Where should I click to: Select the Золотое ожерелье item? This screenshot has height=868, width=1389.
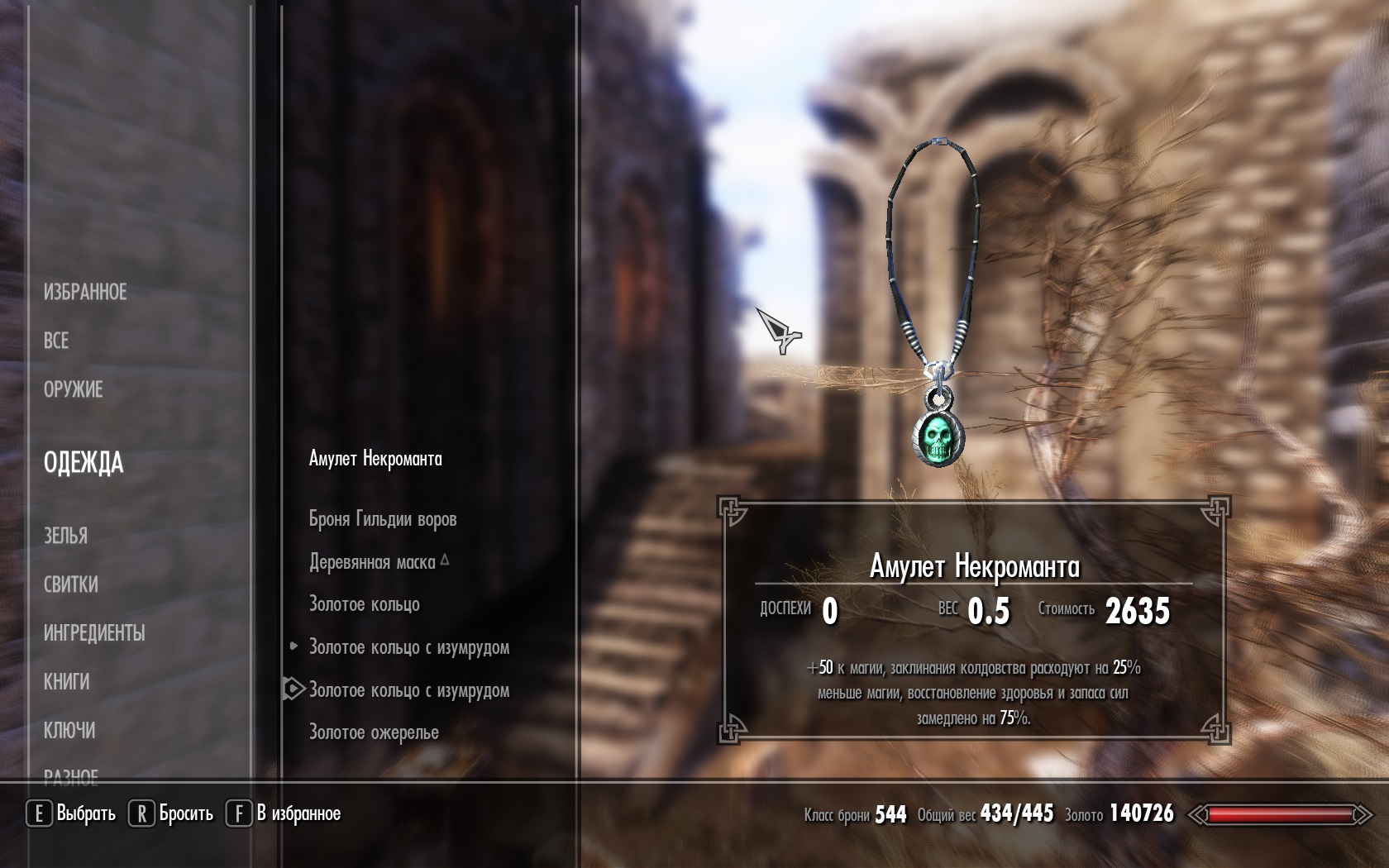pyautogui.click(x=374, y=732)
